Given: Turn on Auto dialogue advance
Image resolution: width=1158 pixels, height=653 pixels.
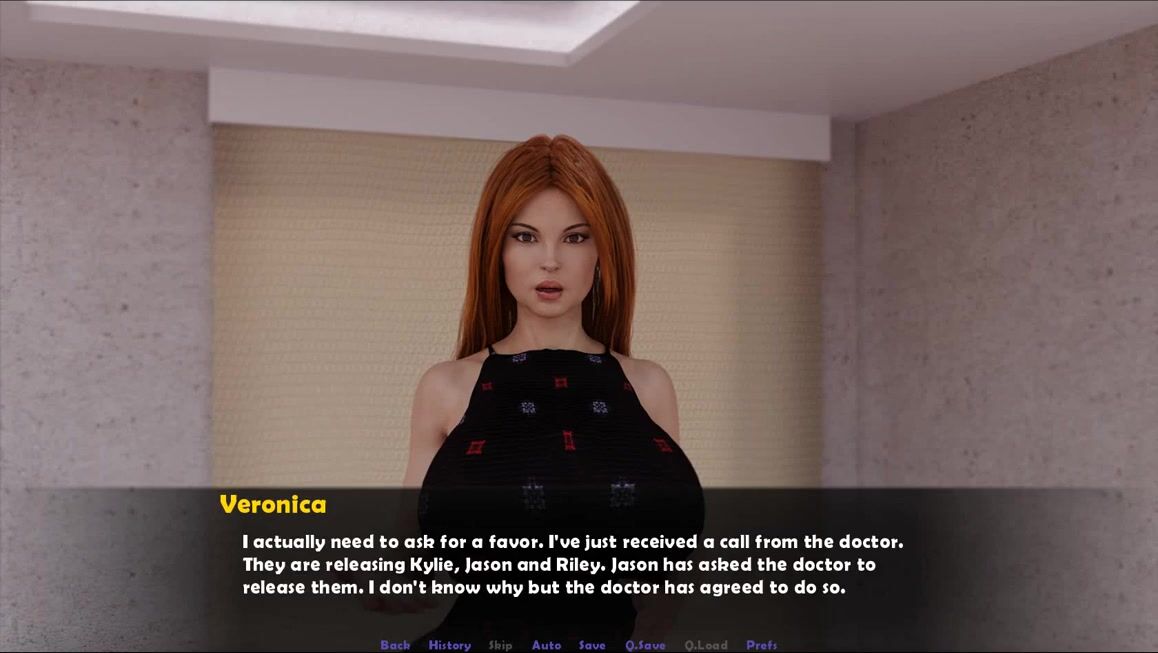Looking at the screenshot, I should pos(546,645).
